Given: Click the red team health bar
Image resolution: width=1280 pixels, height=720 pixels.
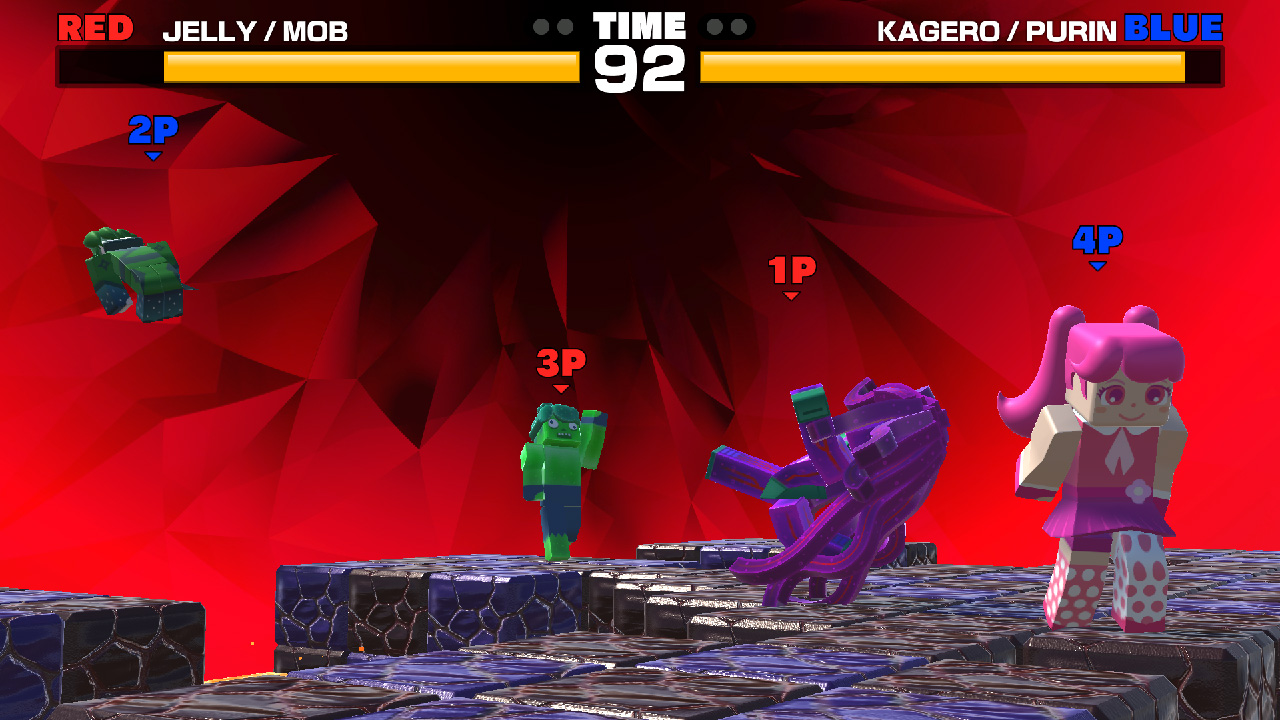Looking at the screenshot, I should click(x=370, y=68).
